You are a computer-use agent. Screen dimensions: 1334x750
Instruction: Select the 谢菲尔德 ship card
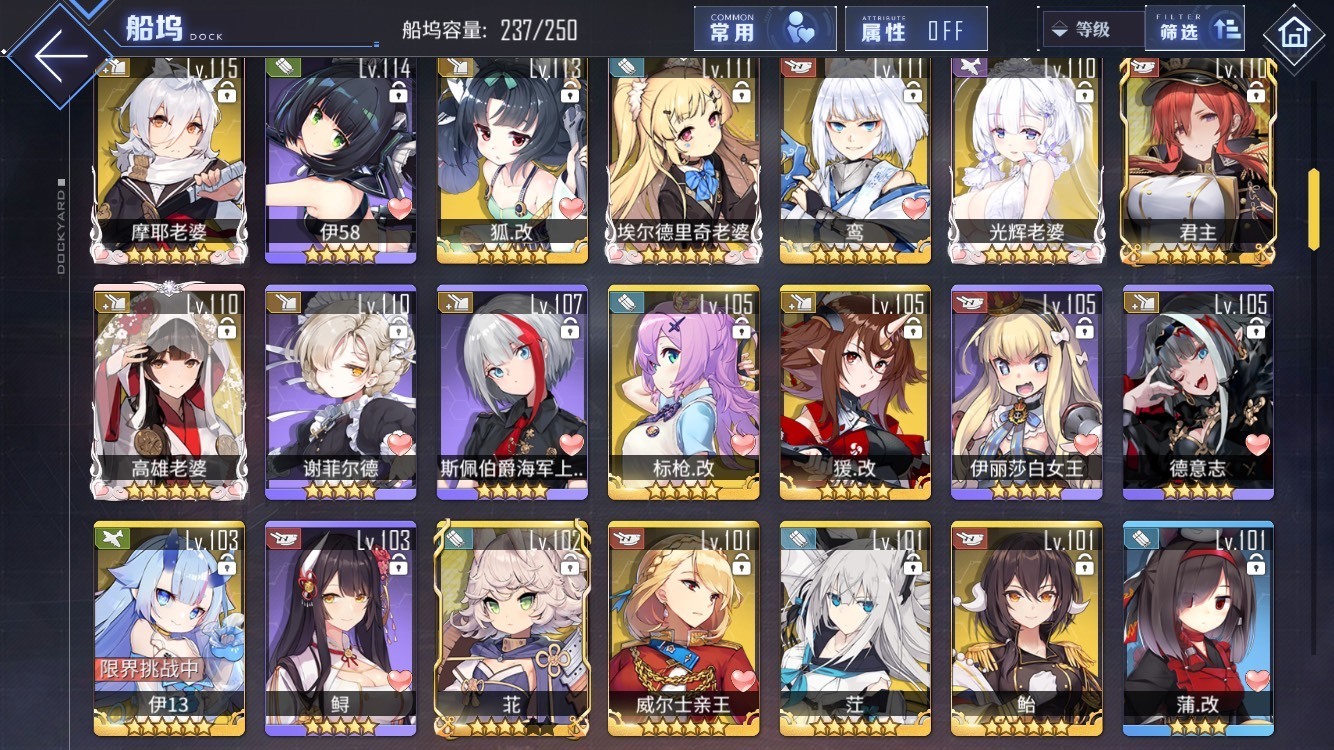(x=340, y=392)
